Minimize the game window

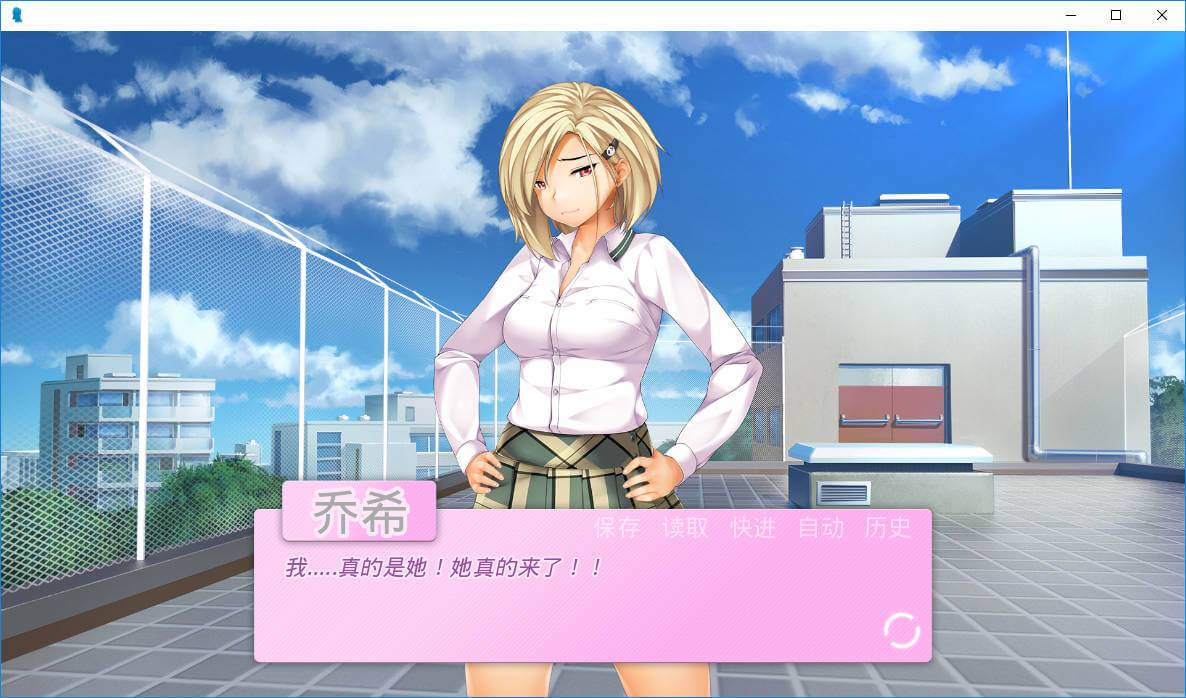click(1070, 15)
